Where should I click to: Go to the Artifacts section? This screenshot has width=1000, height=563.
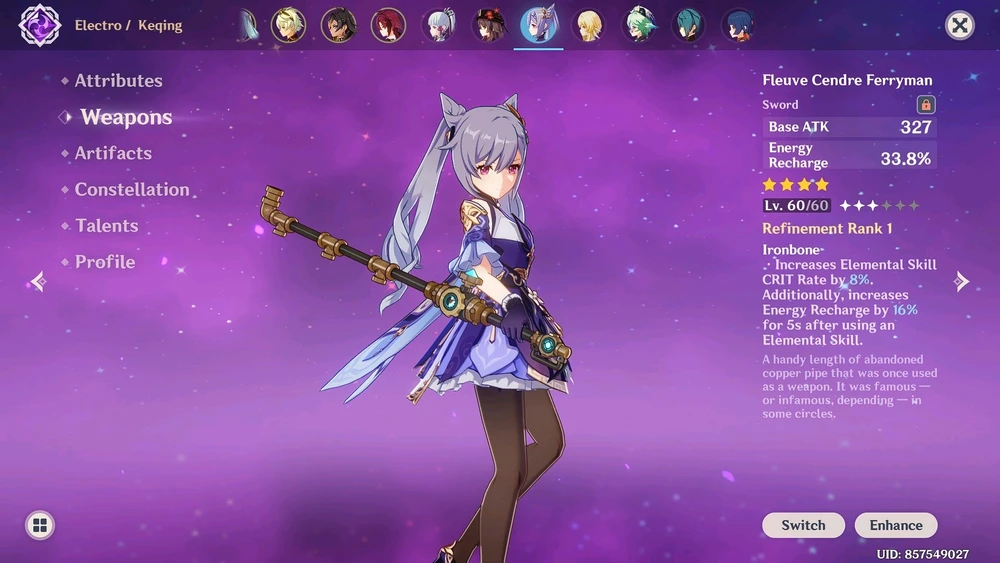pyautogui.click(x=113, y=153)
